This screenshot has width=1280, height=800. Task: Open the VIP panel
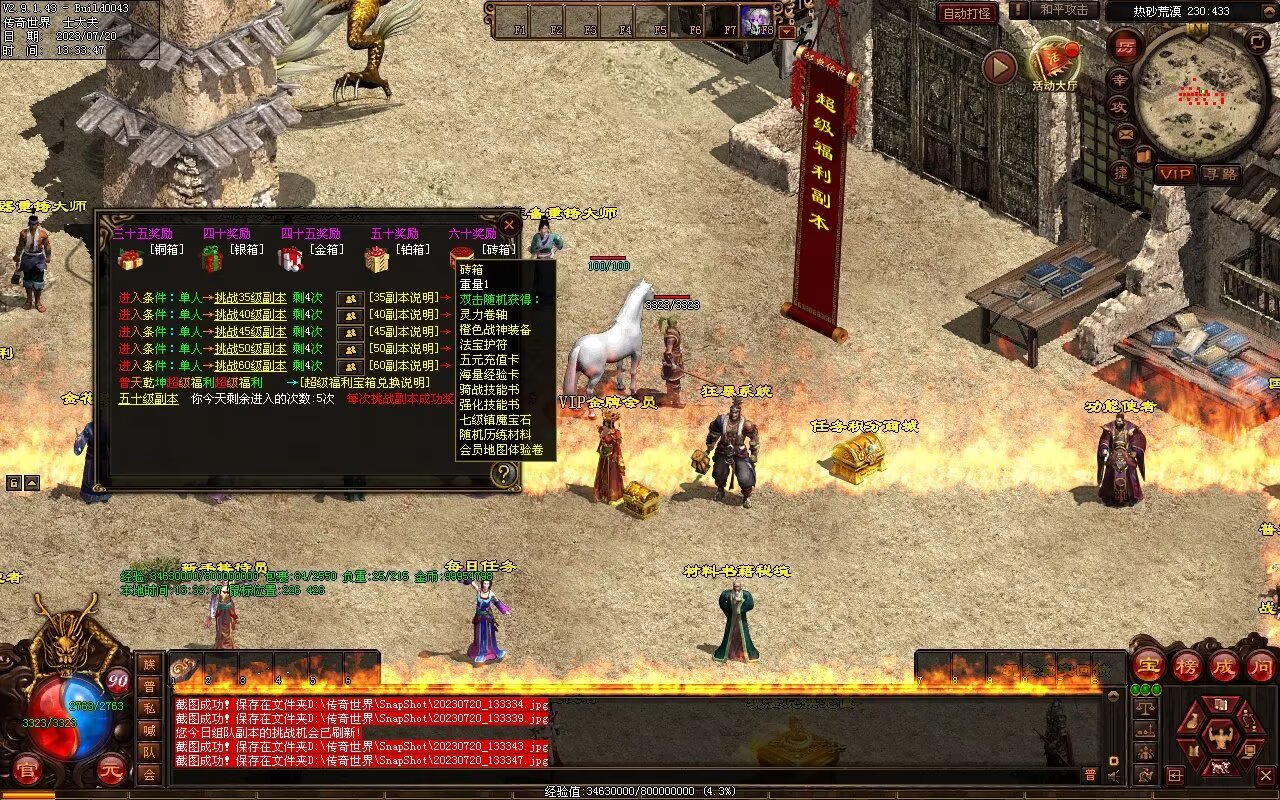pos(1175,174)
